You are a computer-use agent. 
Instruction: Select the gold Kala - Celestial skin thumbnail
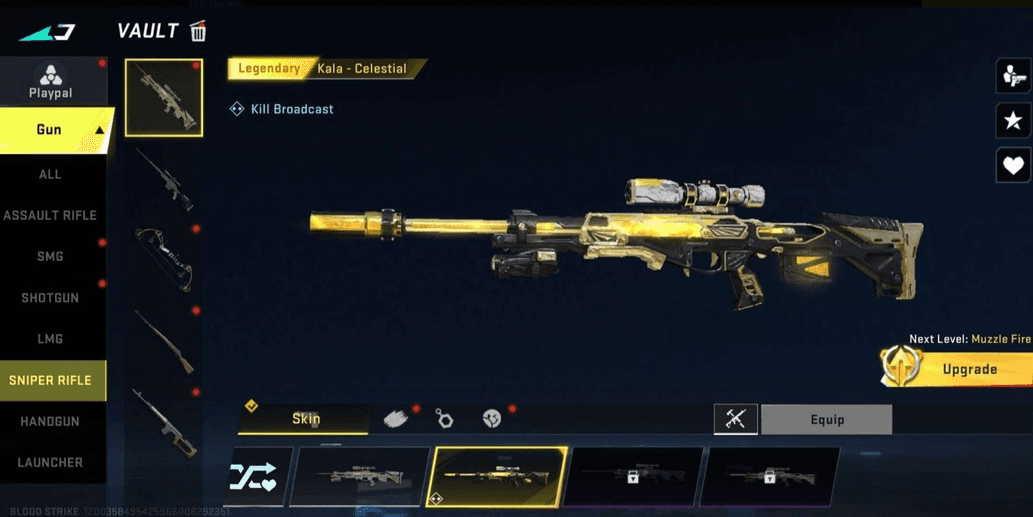(x=497, y=476)
